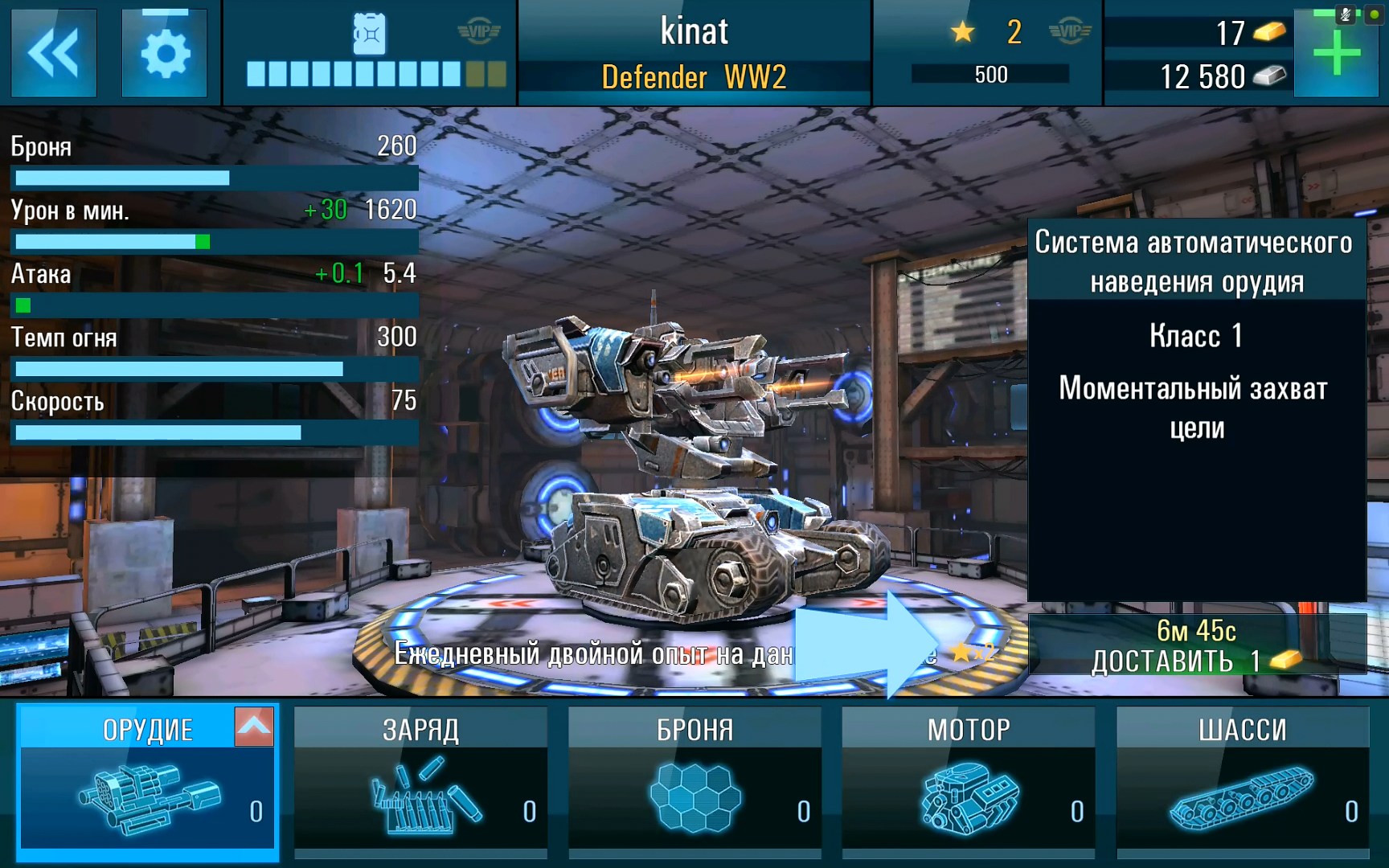Click ДОСТАВИТЬ to deliver upgrade for gold
This screenshot has width=1389, height=868.
[1196, 646]
